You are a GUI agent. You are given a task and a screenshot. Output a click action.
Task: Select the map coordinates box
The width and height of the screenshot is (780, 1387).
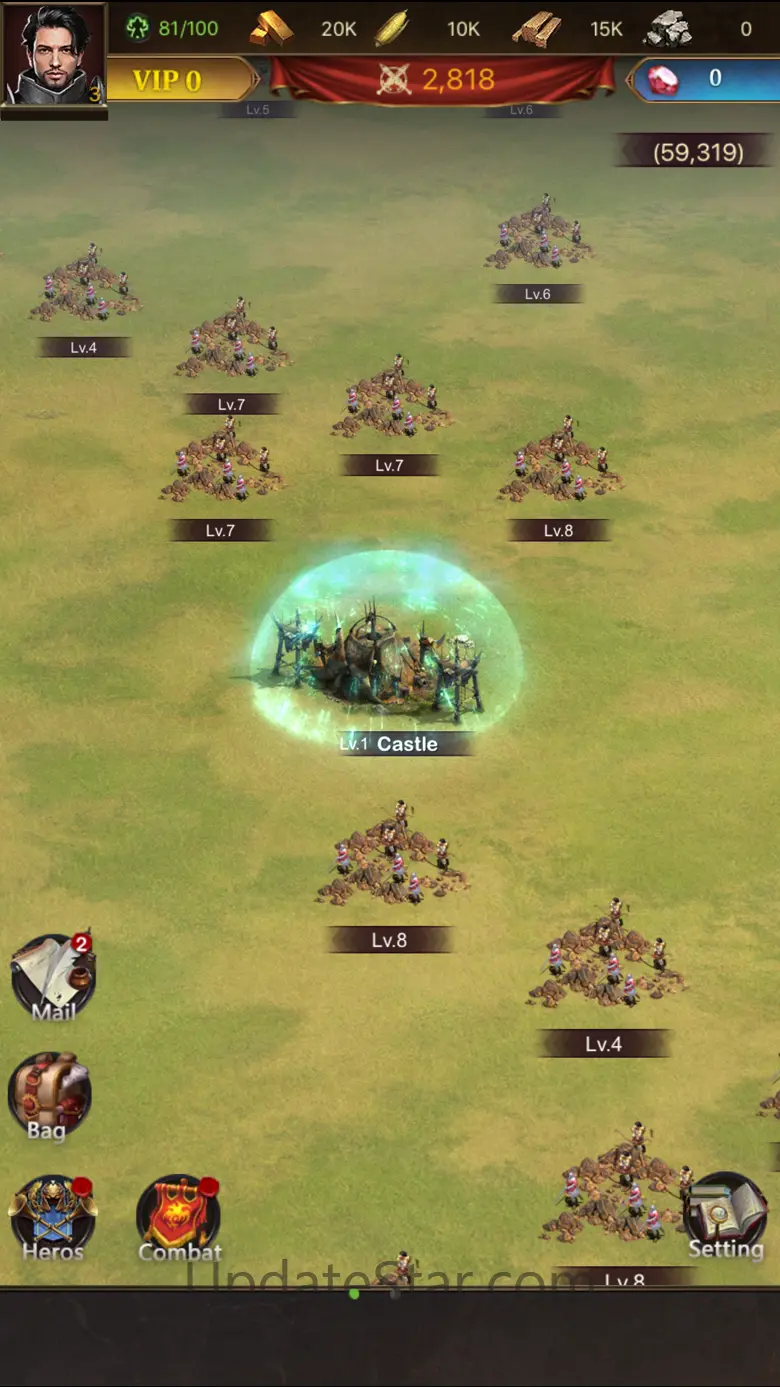[697, 152]
